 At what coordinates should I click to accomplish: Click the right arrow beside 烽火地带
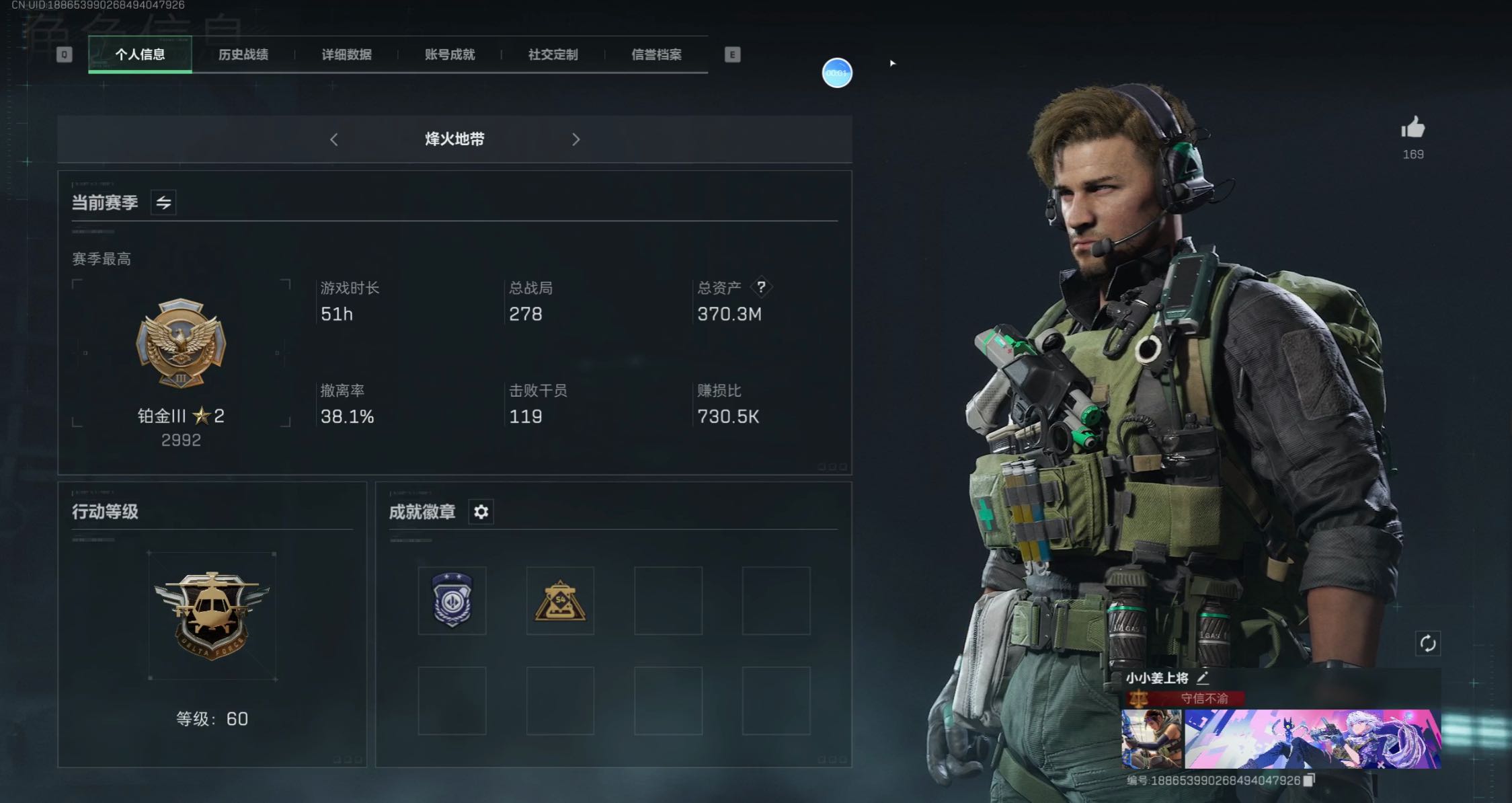click(575, 139)
